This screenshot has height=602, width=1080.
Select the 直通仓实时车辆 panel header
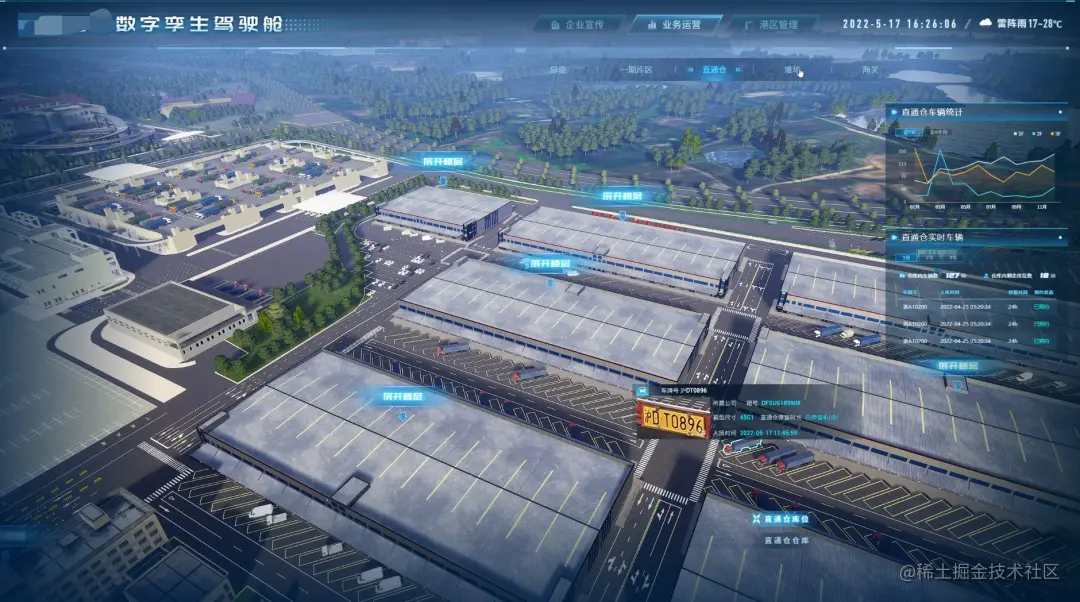click(932, 237)
